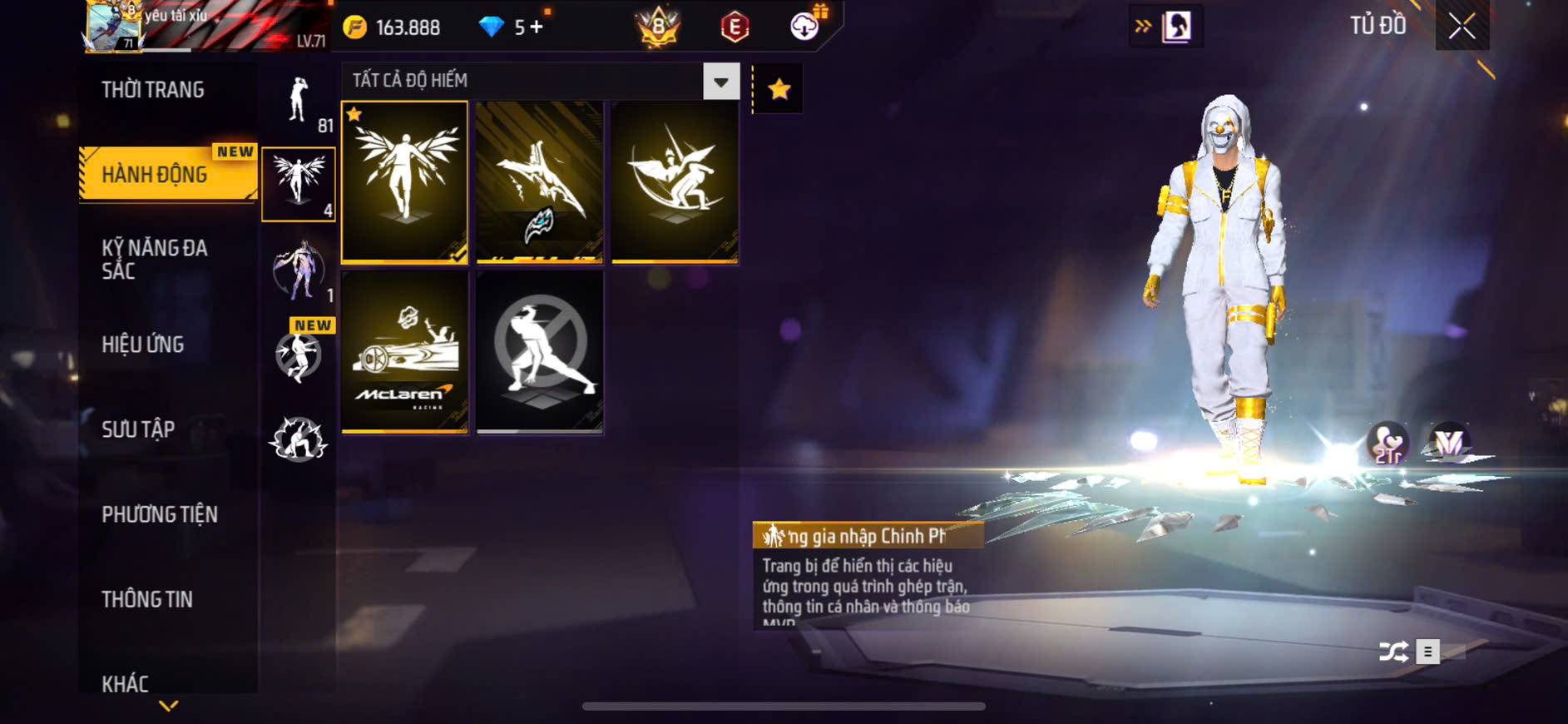Select the winged figure emote card
The height and width of the screenshot is (724, 1568).
[x=405, y=181]
